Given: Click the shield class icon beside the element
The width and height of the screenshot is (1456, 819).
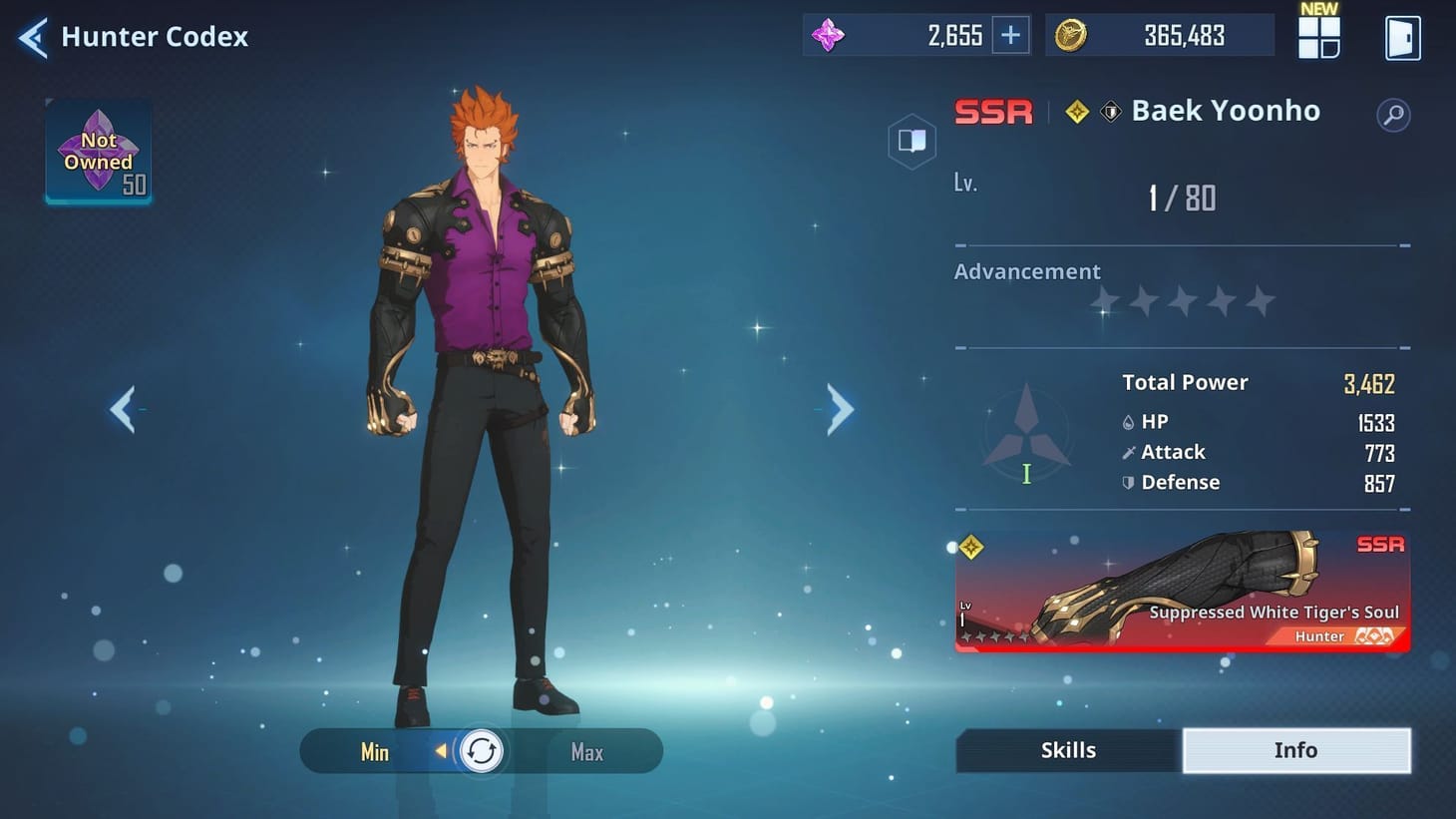Looking at the screenshot, I should (x=1111, y=111).
